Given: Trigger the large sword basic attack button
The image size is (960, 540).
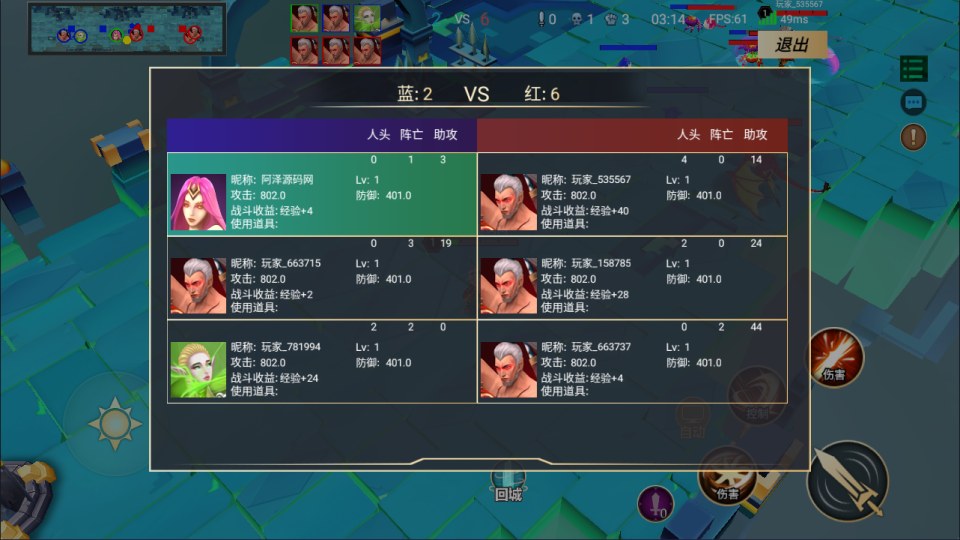Looking at the screenshot, I should point(847,481).
